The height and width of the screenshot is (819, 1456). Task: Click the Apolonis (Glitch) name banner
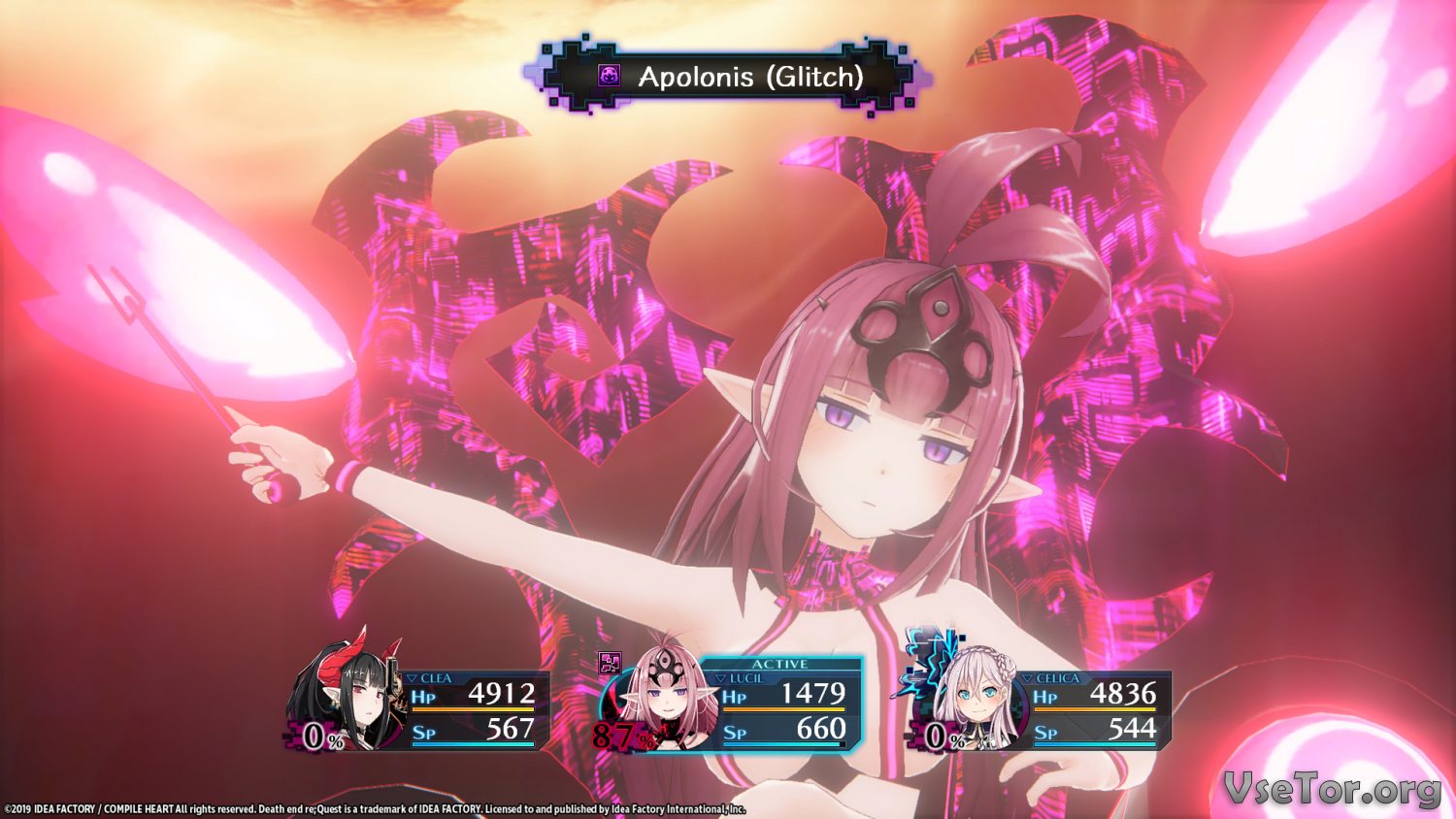point(728,77)
